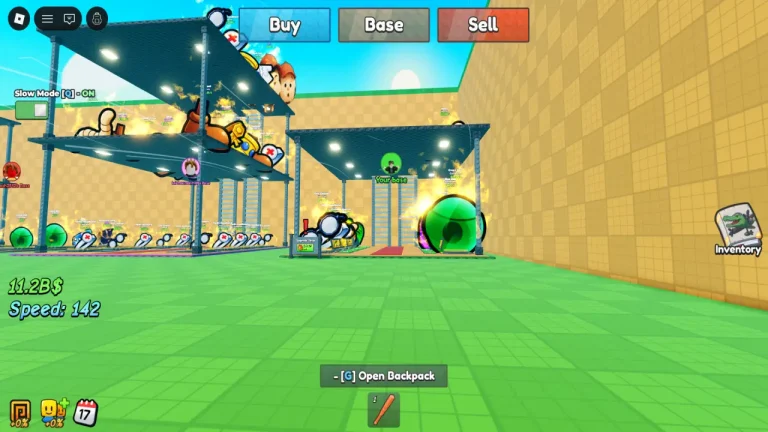
Task: Teleport using the Base button
Action: (x=384, y=25)
